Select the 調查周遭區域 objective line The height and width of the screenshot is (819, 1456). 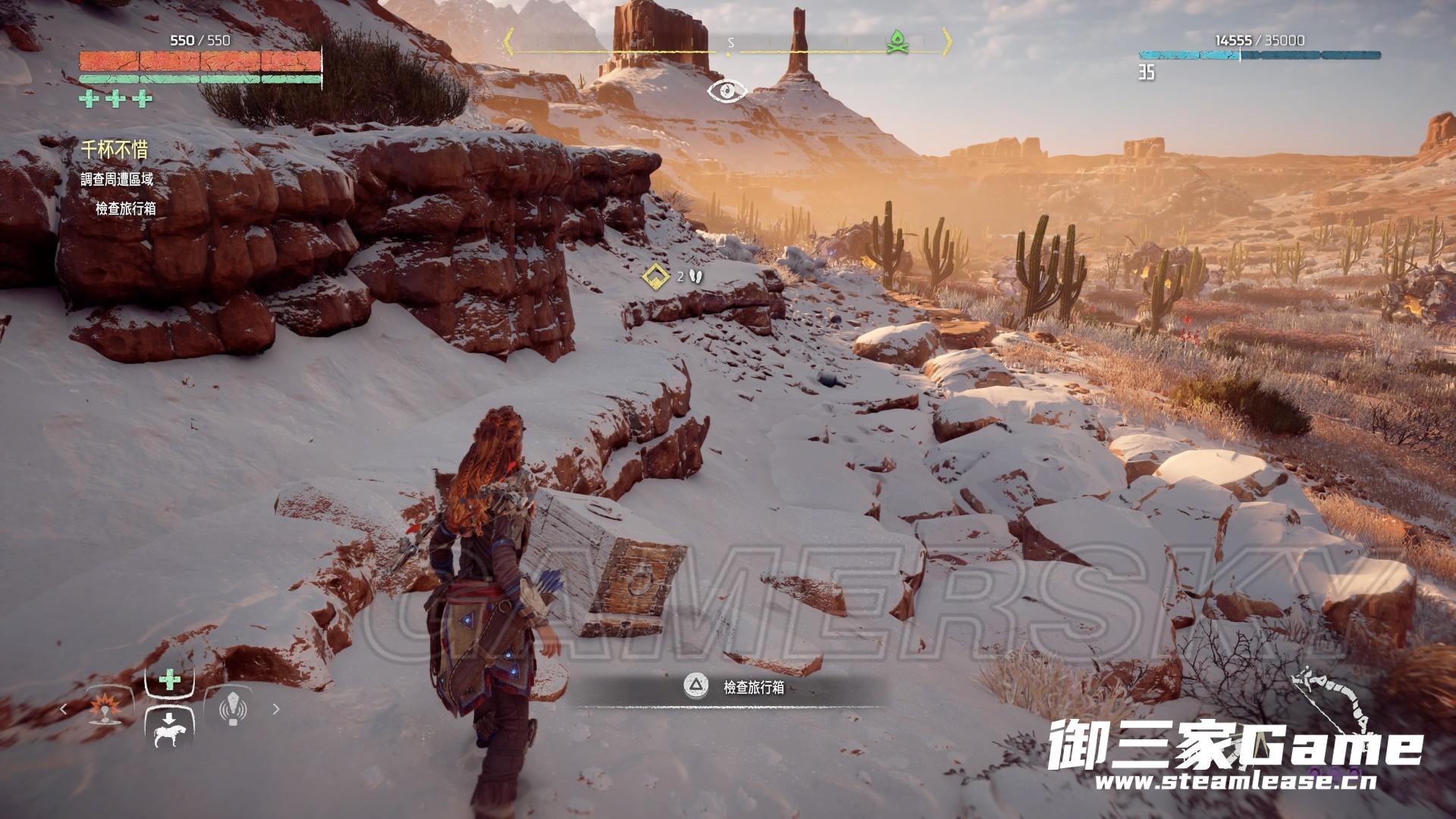click(118, 180)
